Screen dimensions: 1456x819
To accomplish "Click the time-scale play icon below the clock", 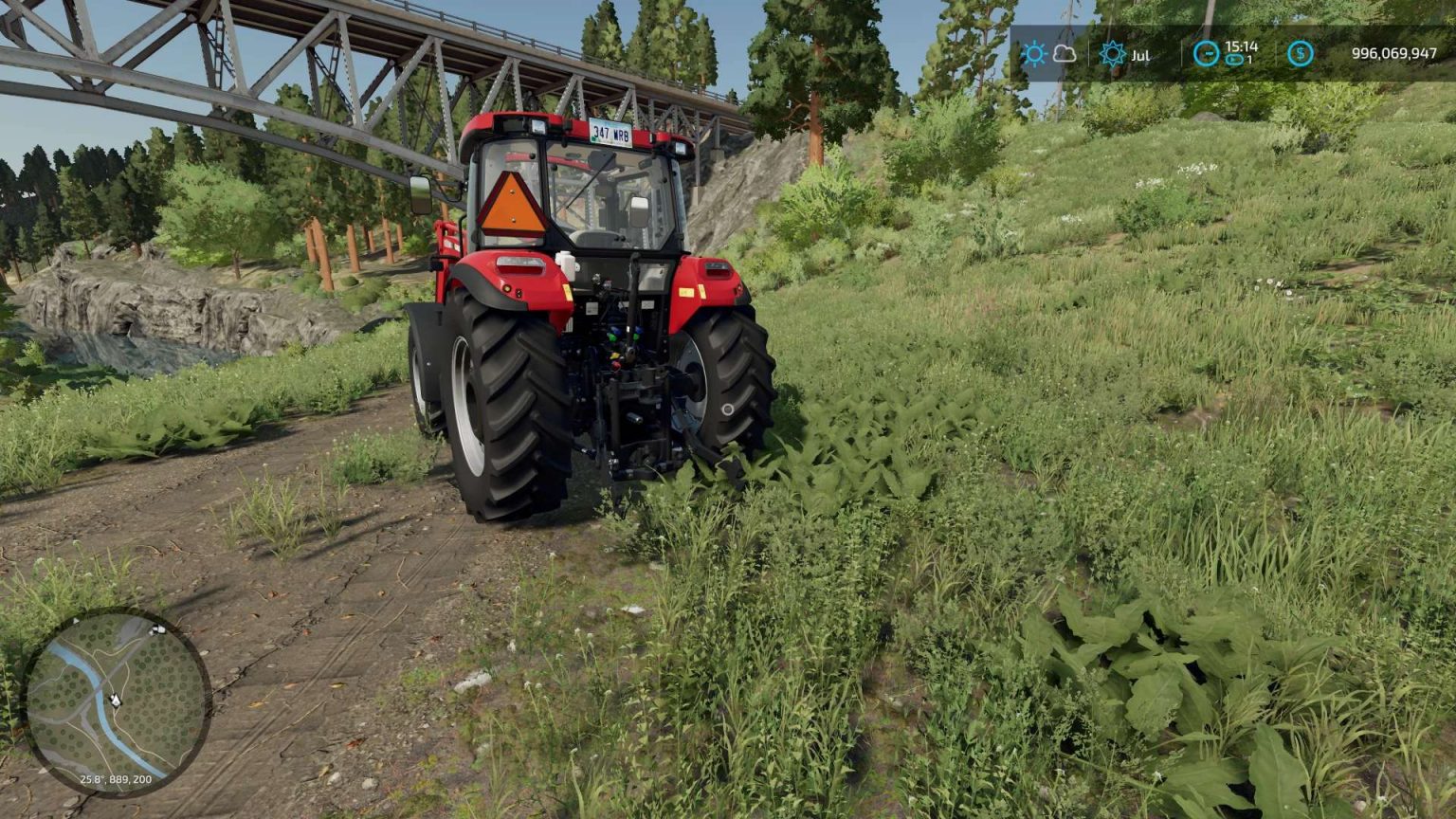I will point(1233,59).
